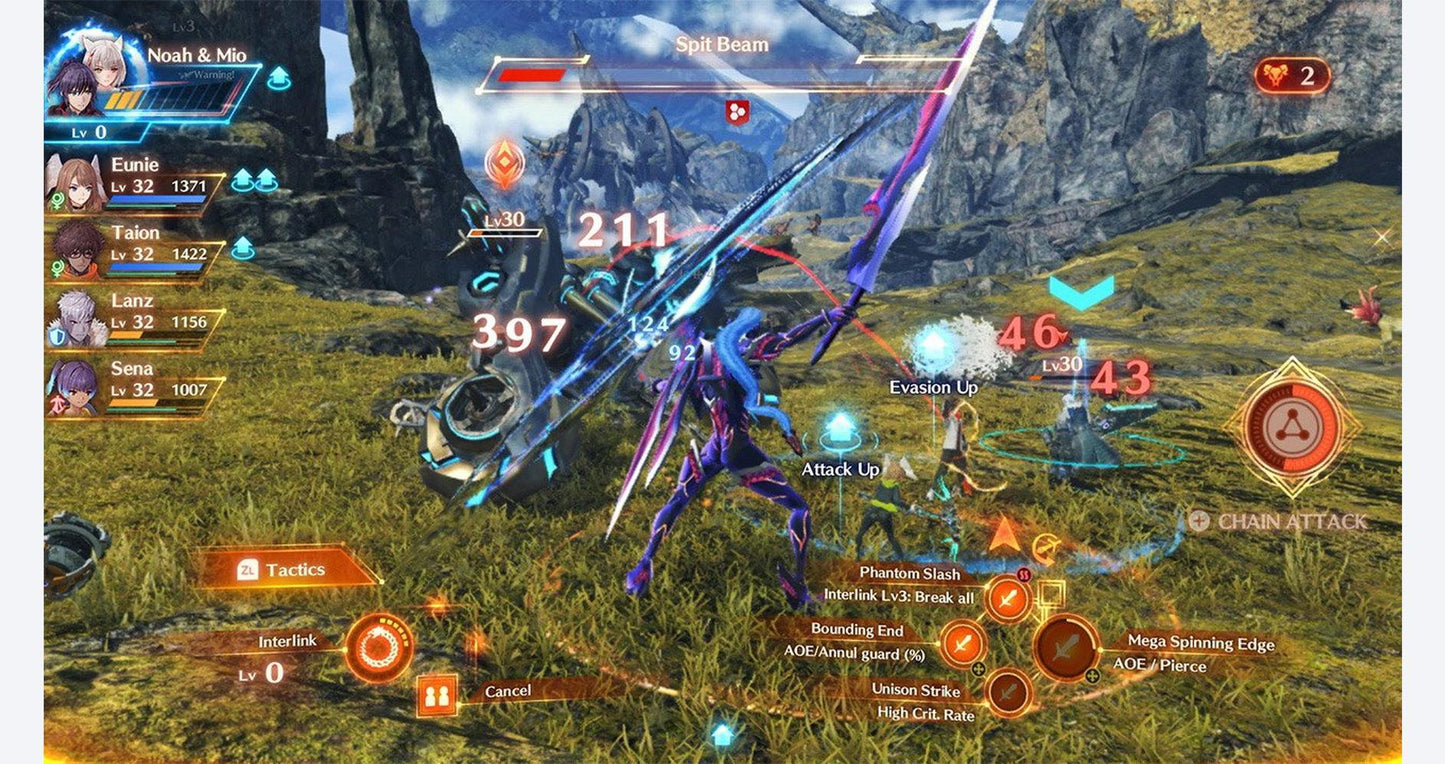Screen dimensions: 1445x764
Task: Activate the Interlink circular icon
Action: 379,648
